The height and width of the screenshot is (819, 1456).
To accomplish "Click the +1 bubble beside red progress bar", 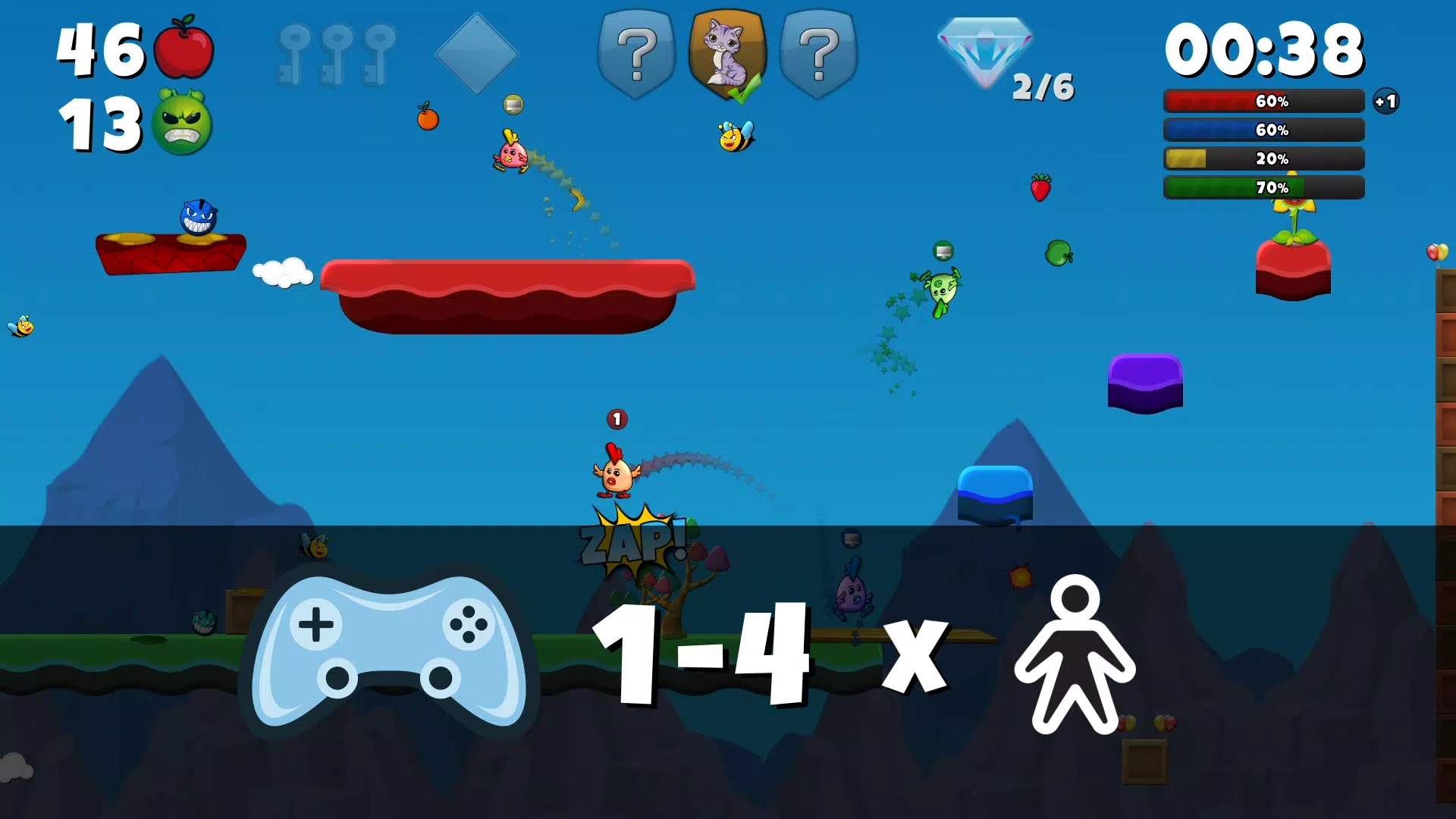I will [1386, 101].
